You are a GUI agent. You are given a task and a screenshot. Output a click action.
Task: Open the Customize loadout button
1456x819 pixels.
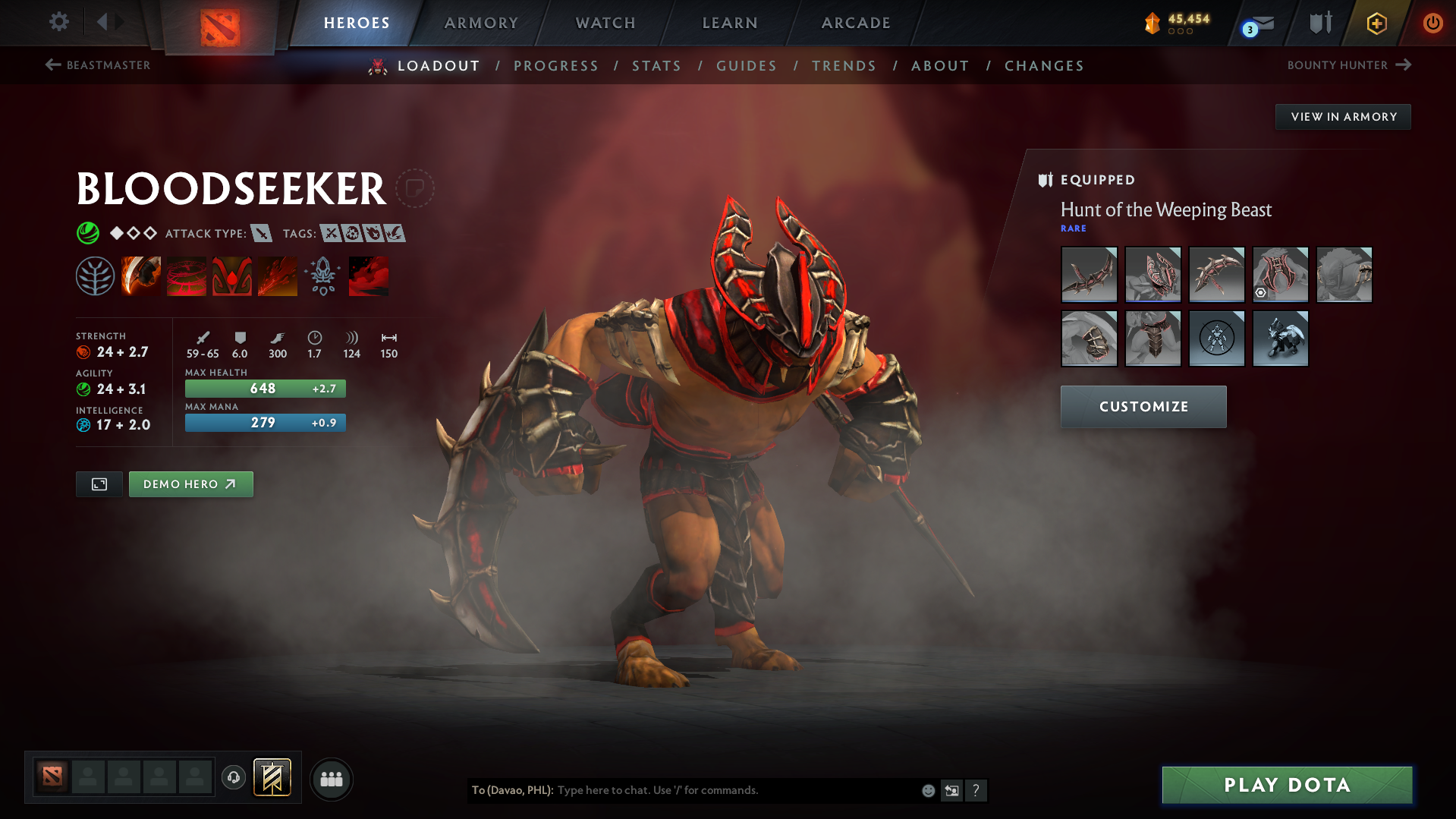[x=1143, y=407]
